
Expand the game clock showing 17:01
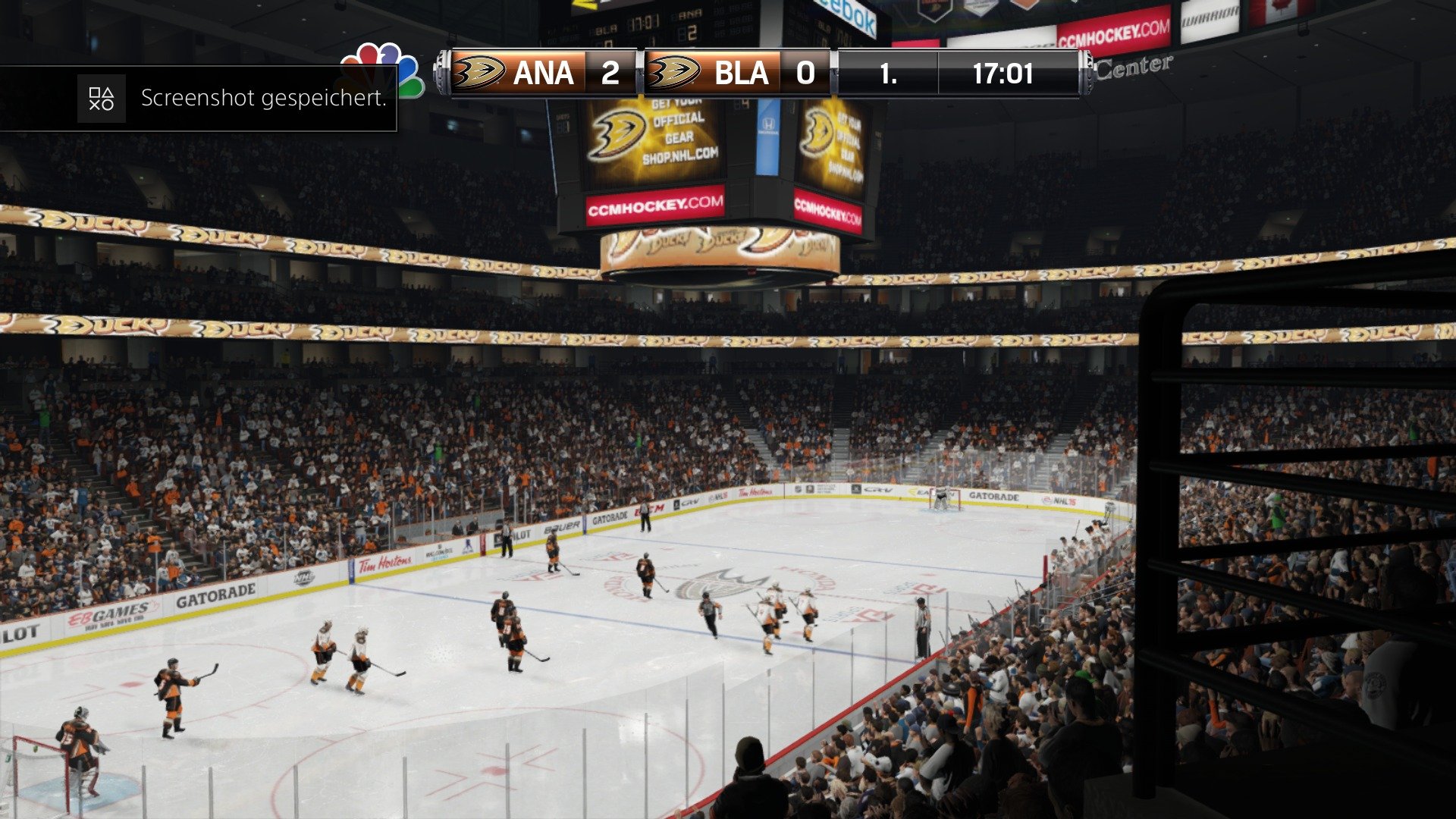pyautogui.click(x=1003, y=74)
